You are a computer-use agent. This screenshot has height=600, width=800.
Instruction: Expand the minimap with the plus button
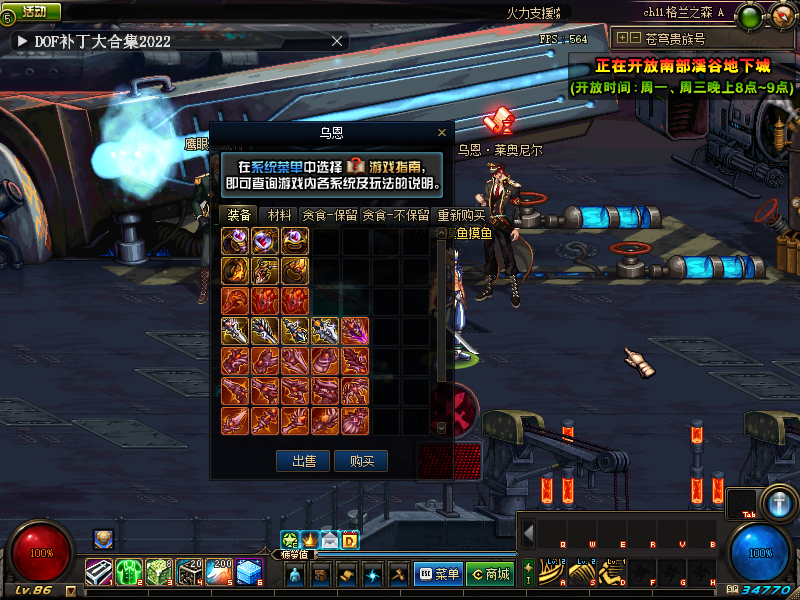tap(623, 38)
